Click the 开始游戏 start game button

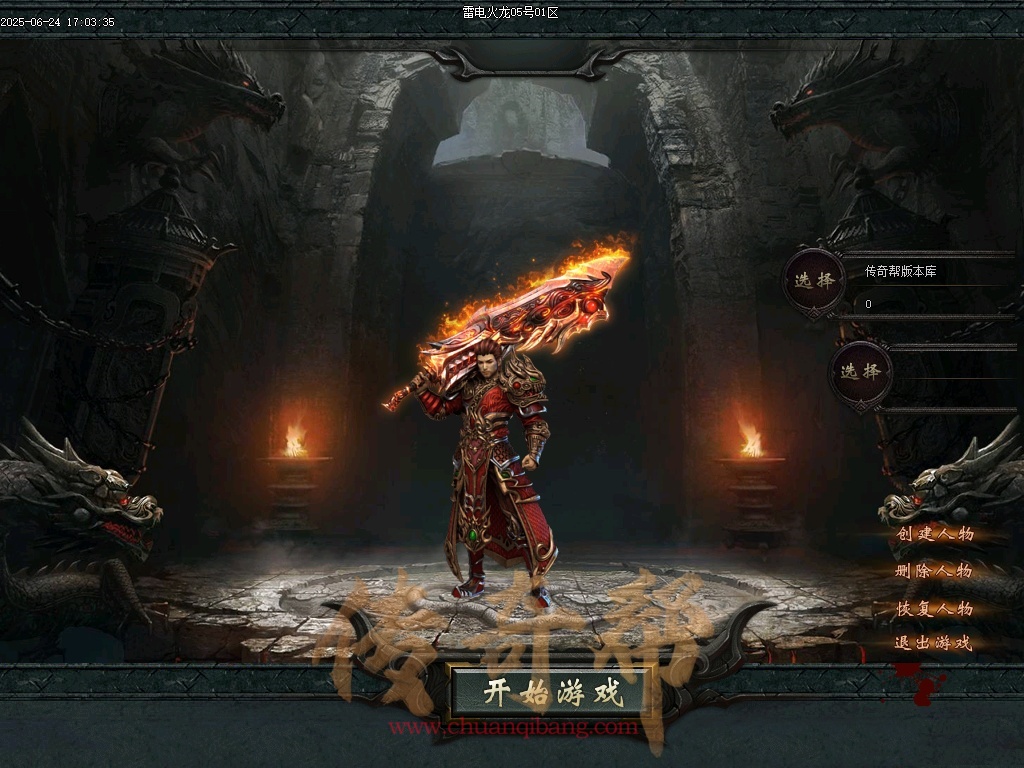pos(552,691)
